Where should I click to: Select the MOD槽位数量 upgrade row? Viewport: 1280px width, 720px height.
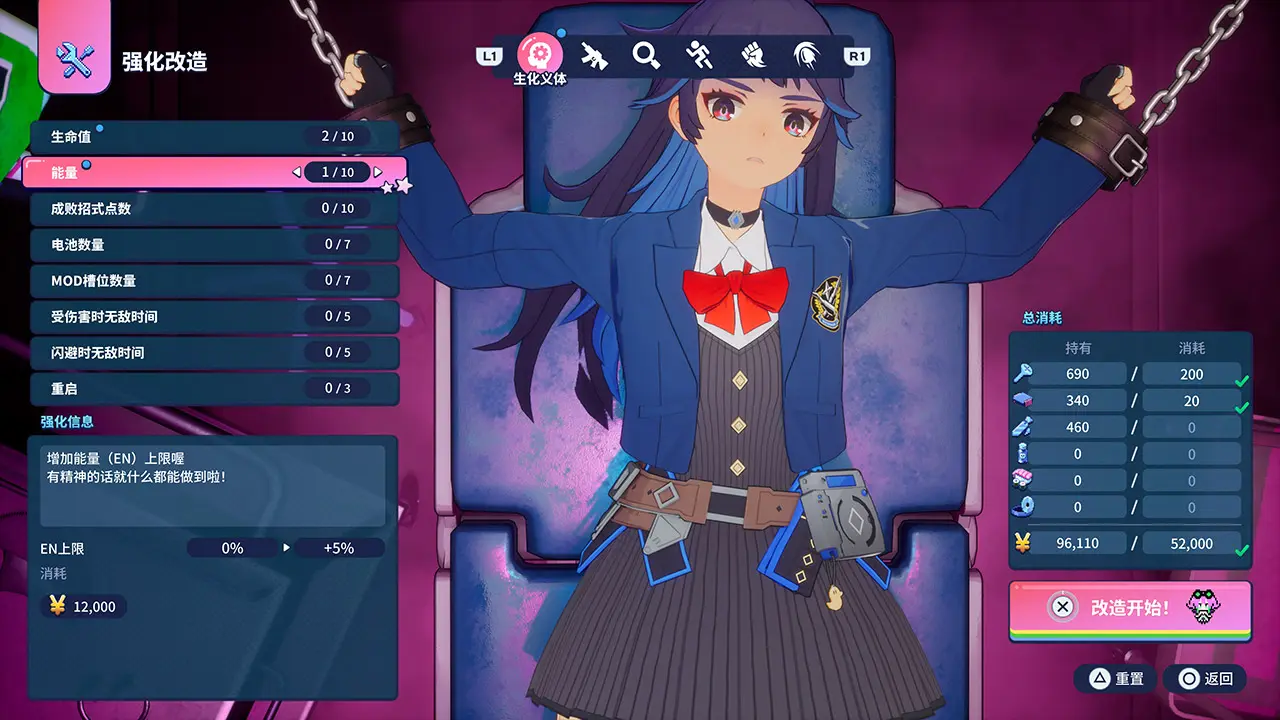coord(214,280)
